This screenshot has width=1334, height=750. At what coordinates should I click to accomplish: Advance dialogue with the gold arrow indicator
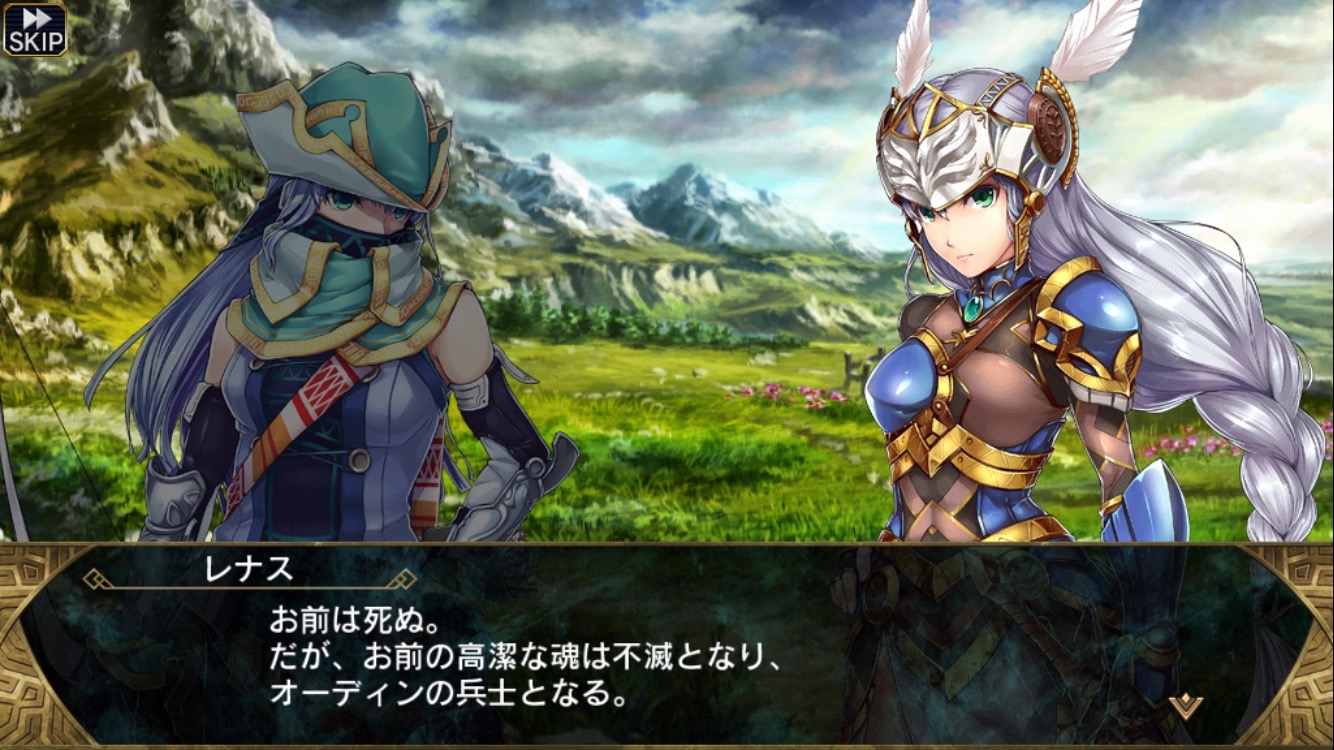pos(1185,705)
